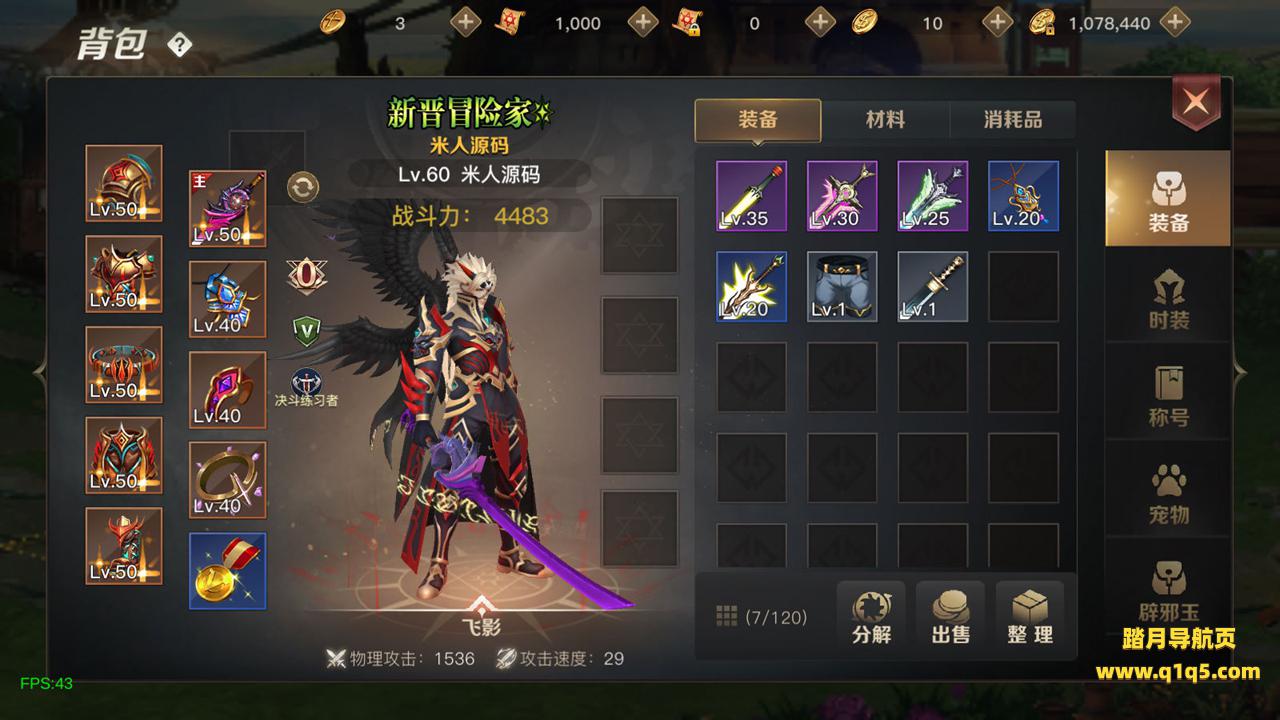Select the 装备 equipment tab at top
Image resolution: width=1280 pixels, height=720 pixels.
coord(758,120)
